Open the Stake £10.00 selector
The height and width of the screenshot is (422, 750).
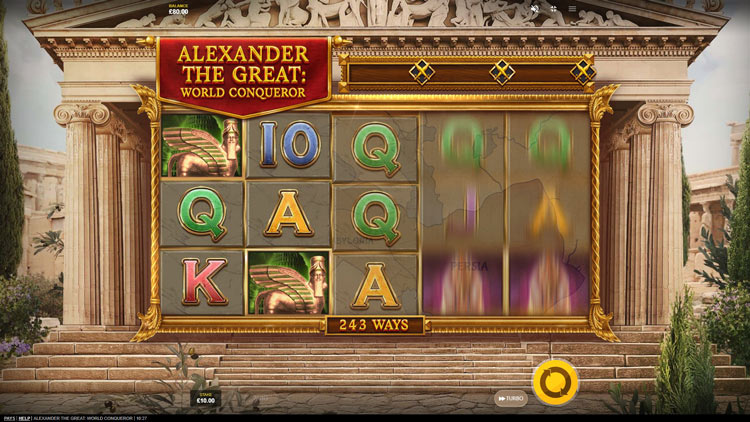[x=205, y=397]
